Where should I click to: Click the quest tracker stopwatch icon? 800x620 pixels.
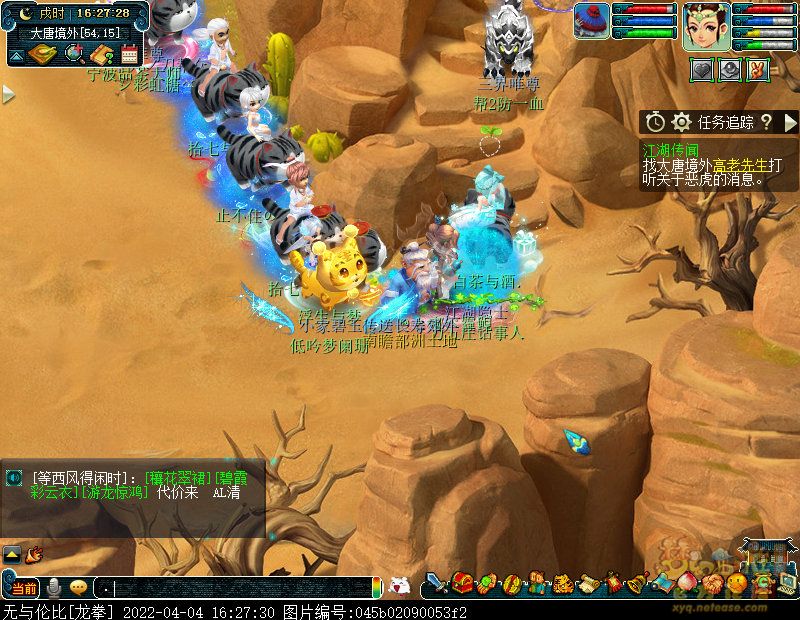[x=655, y=122]
